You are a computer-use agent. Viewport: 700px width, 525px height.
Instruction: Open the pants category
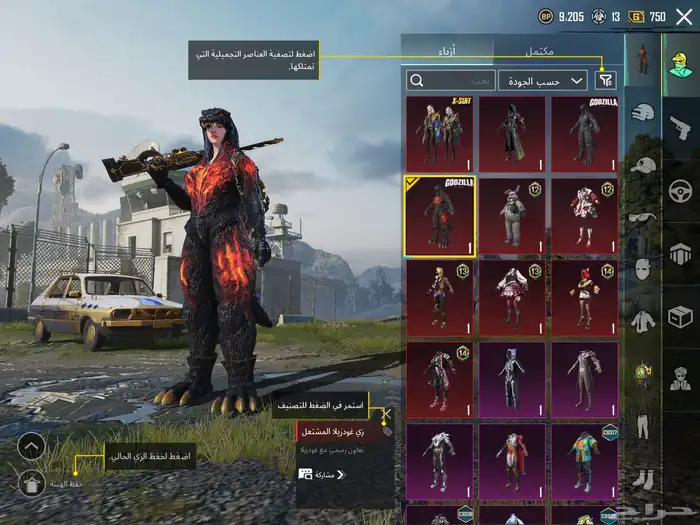(642, 426)
